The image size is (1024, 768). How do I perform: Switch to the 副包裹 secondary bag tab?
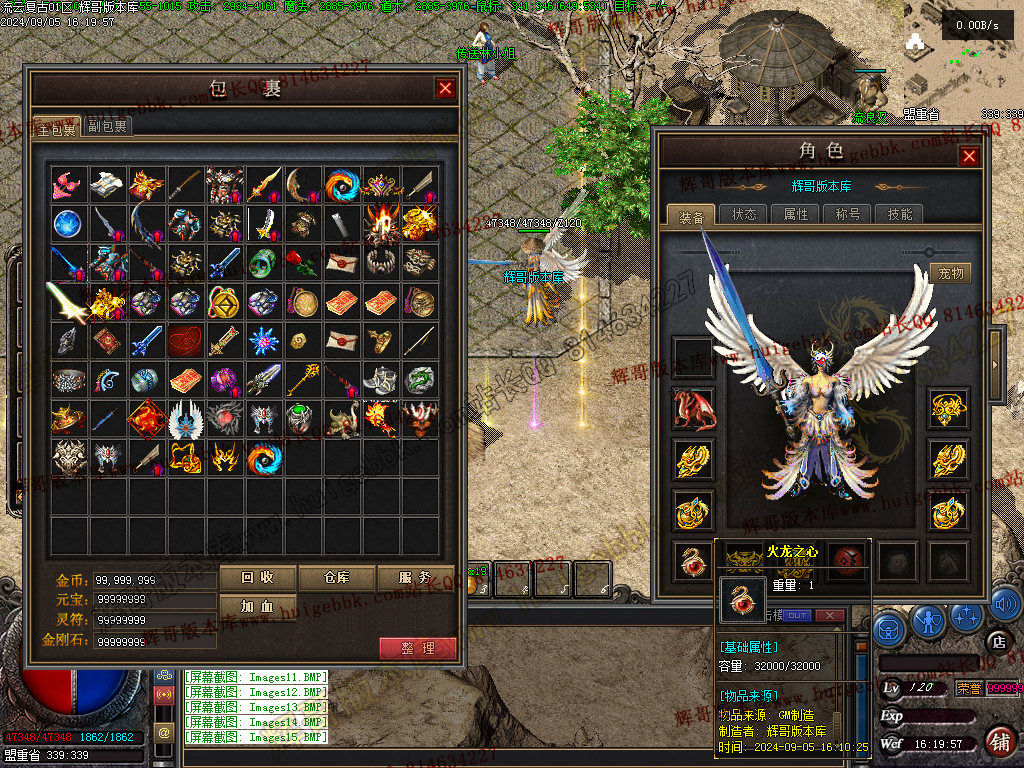(107, 126)
